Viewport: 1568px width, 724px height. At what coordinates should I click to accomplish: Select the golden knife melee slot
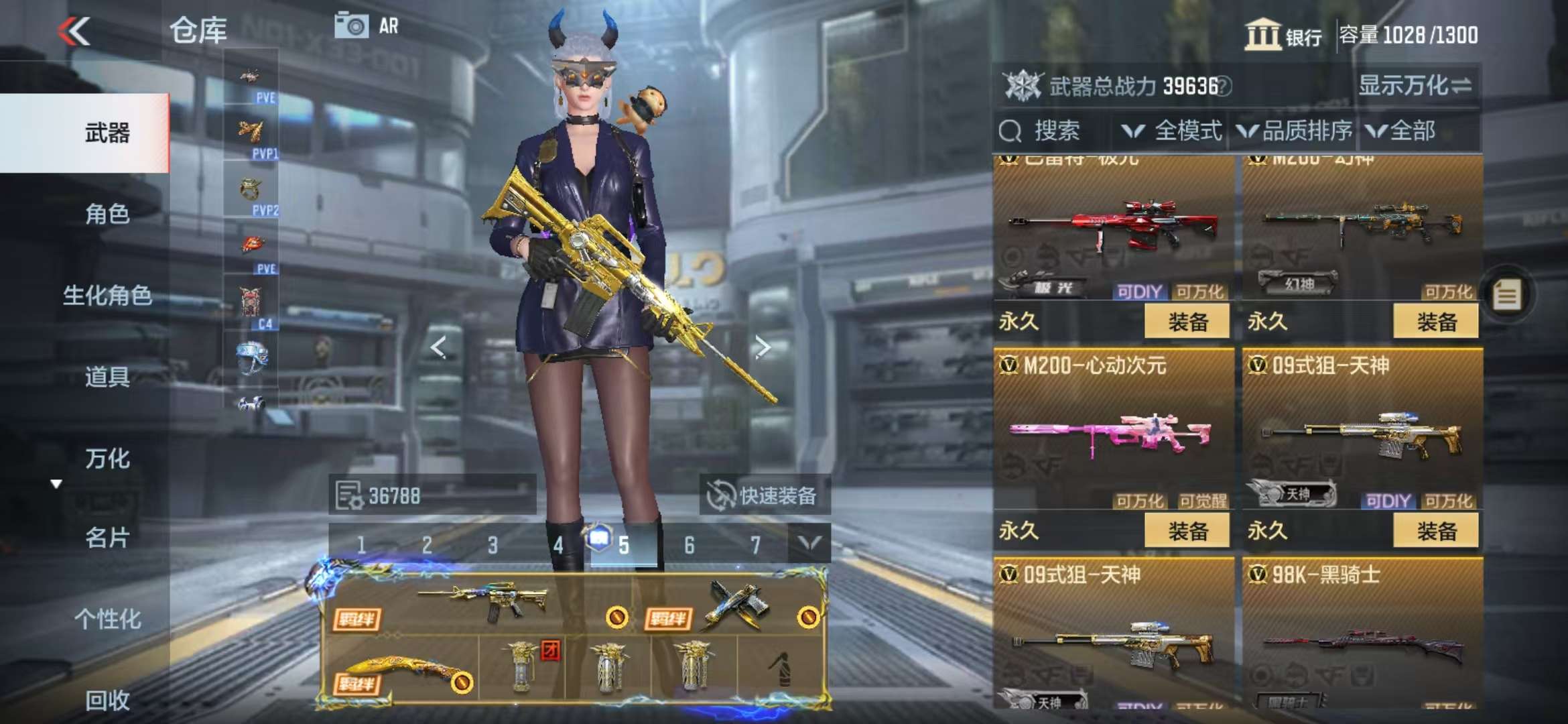click(401, 669)
